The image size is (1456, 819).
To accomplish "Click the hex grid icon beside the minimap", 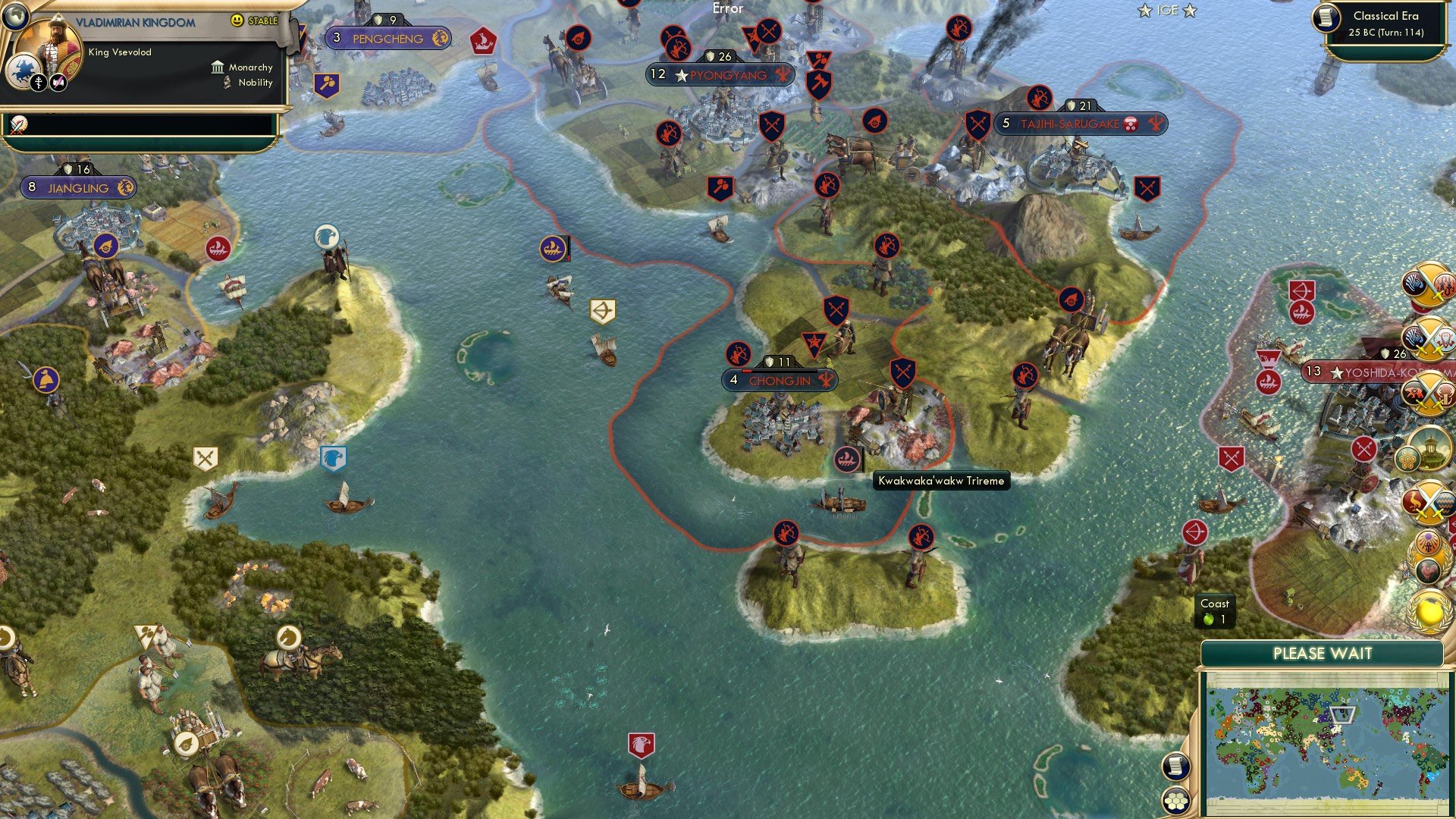I will pos(1175,801).
